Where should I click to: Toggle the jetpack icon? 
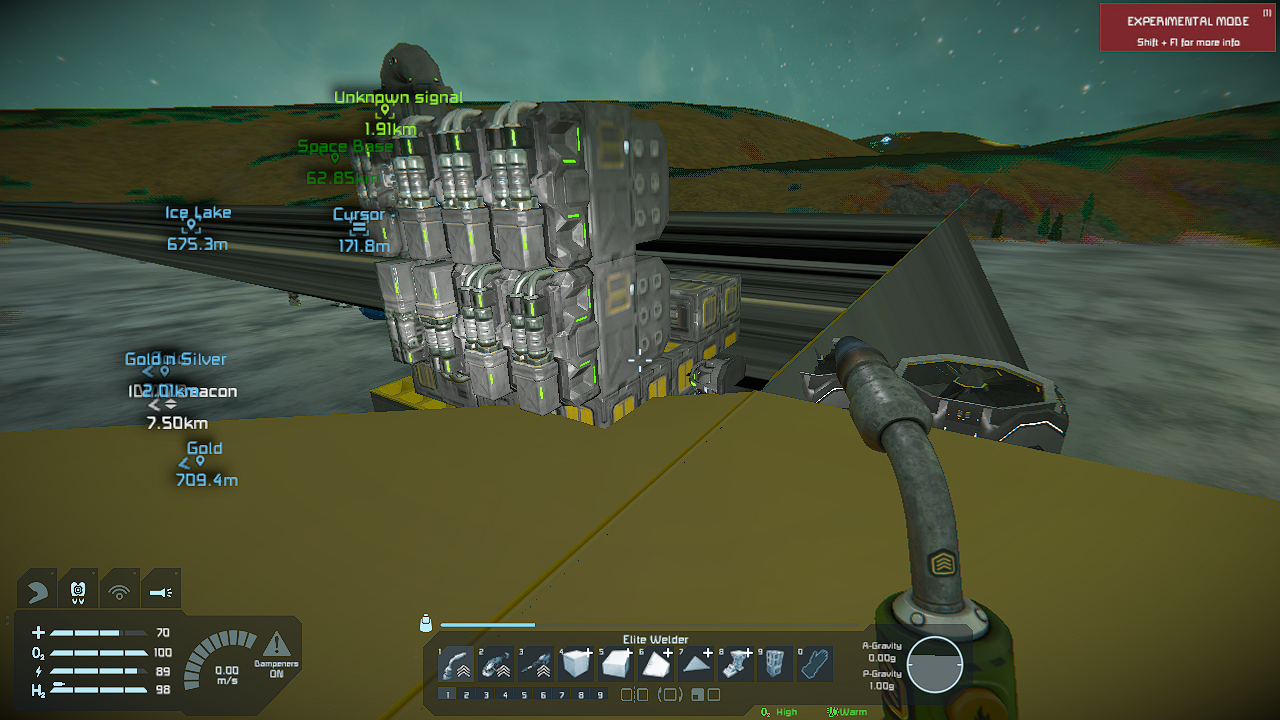coord(78,592)
